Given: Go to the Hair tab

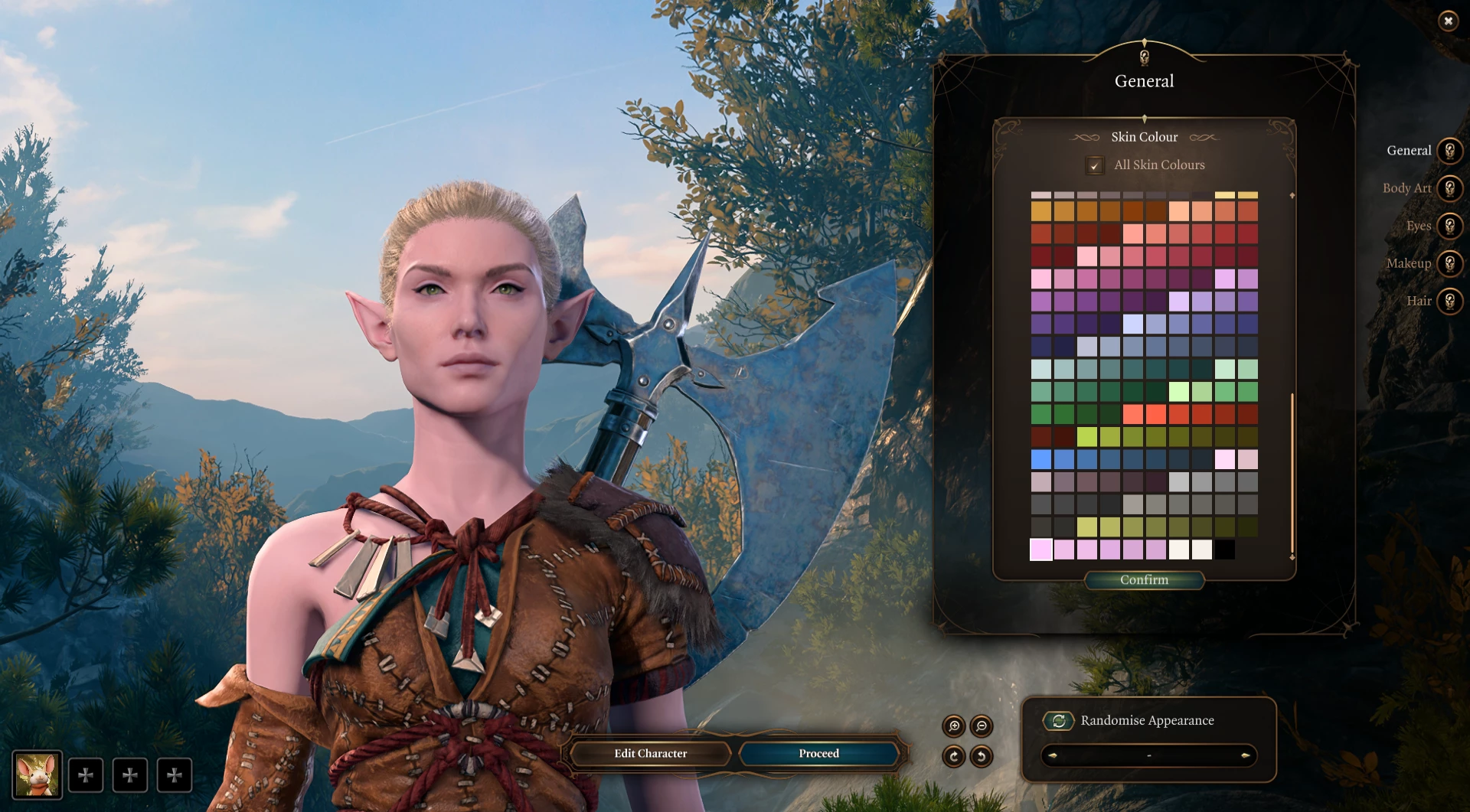Looking at the screenshot, I should tap(1449, 301).
